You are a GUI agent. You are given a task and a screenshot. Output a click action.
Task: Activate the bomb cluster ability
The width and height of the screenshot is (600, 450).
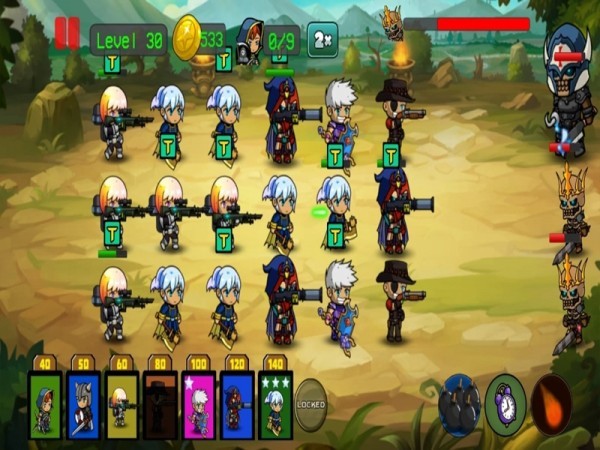[x=460, y=404]
